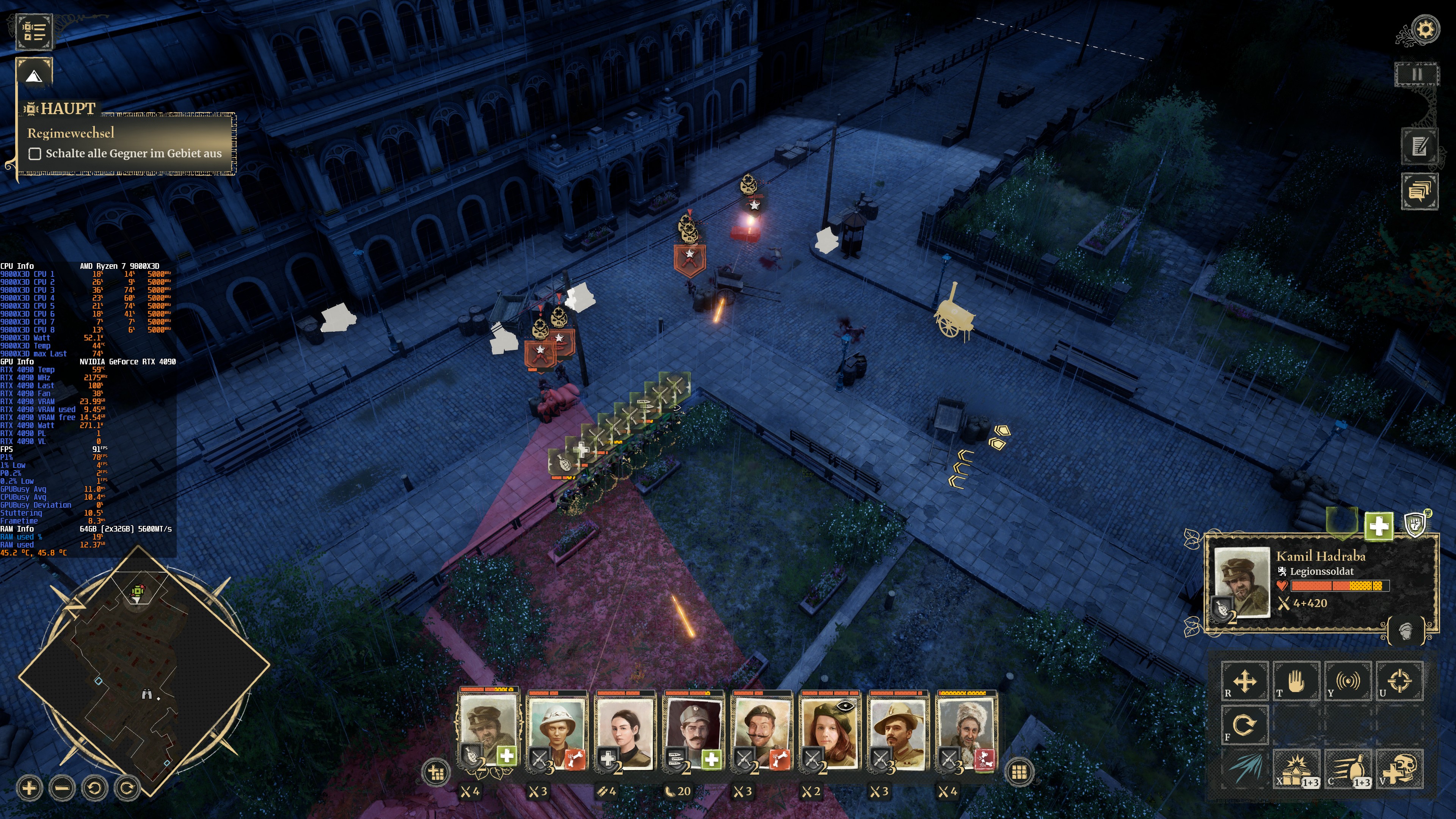The height and width of the screenshot is (819, 1456).
Task: Zoom in on the minimap
Action: (30, 788)
